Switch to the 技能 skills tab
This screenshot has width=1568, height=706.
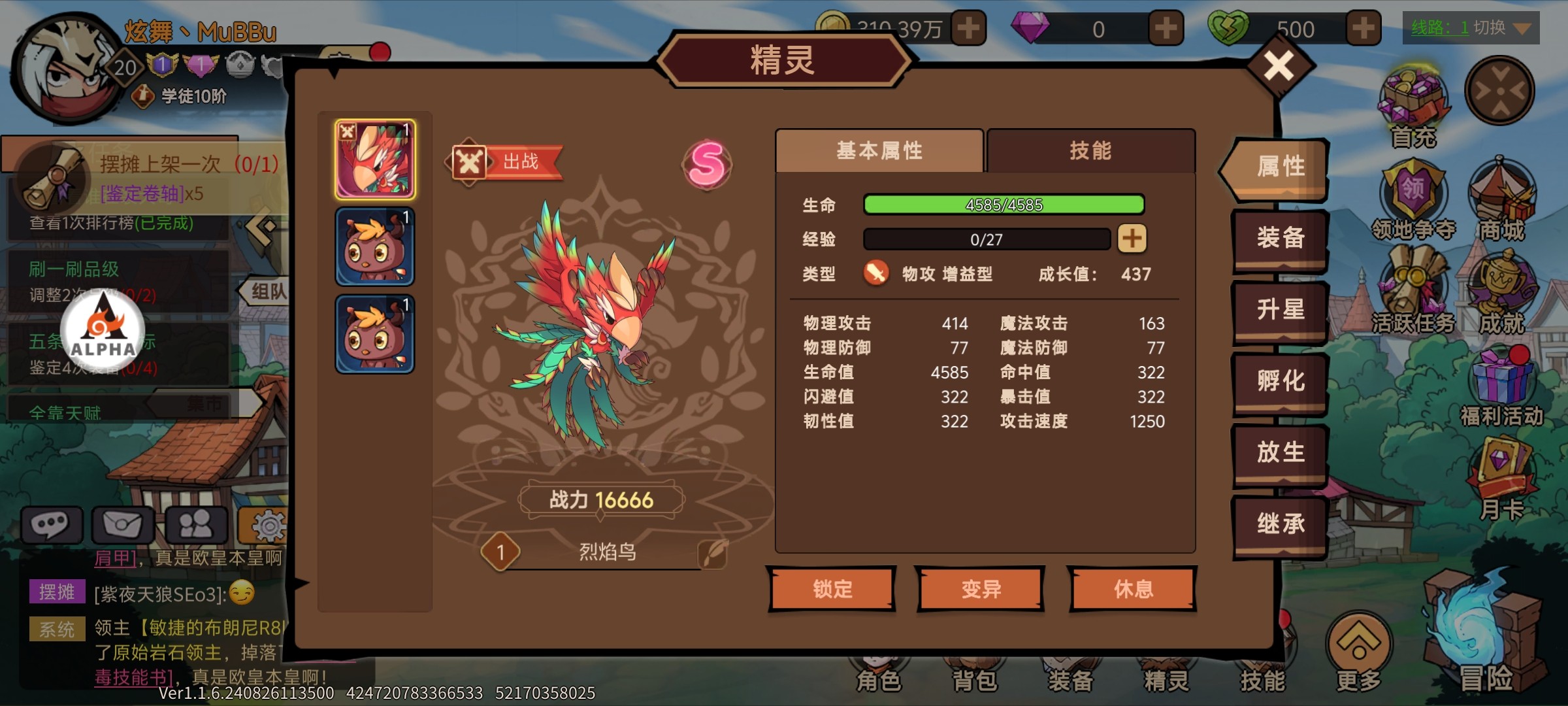point(1090,151)
